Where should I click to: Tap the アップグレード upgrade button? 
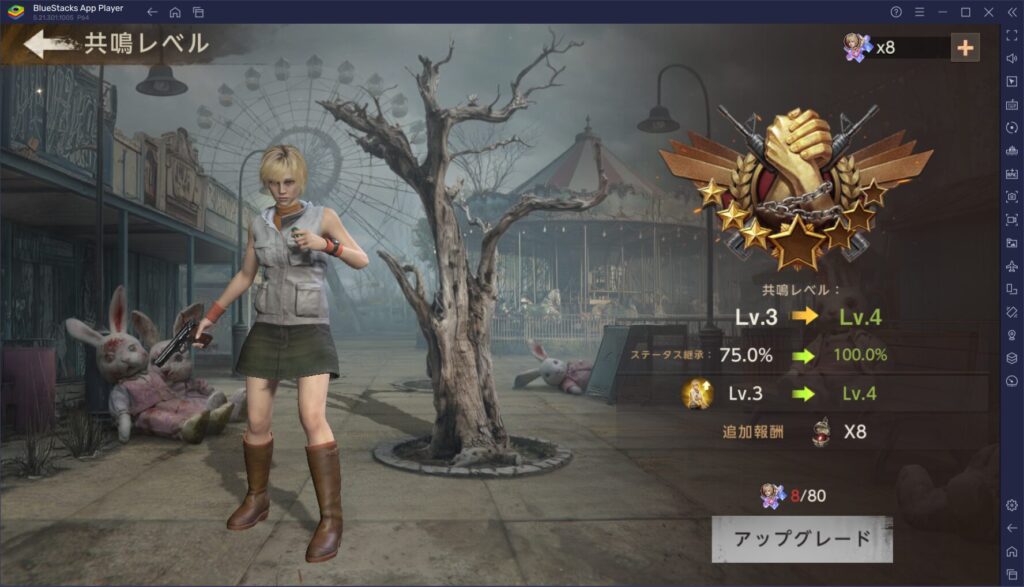point(802,539)
